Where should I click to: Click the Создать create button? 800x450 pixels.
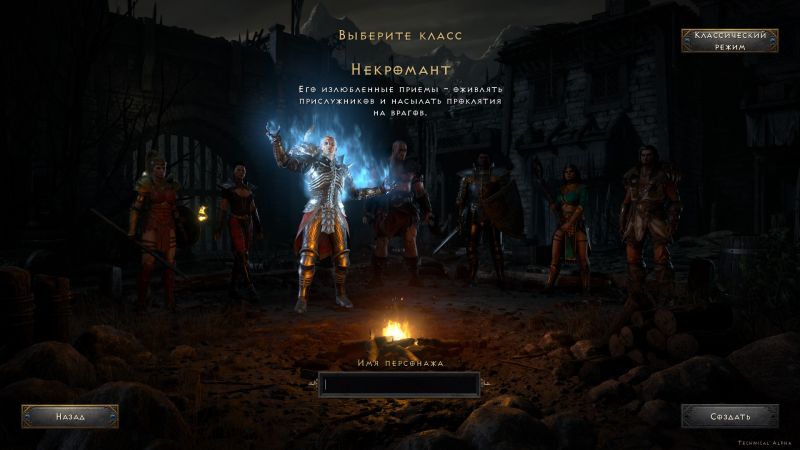(x=730, y=416)
